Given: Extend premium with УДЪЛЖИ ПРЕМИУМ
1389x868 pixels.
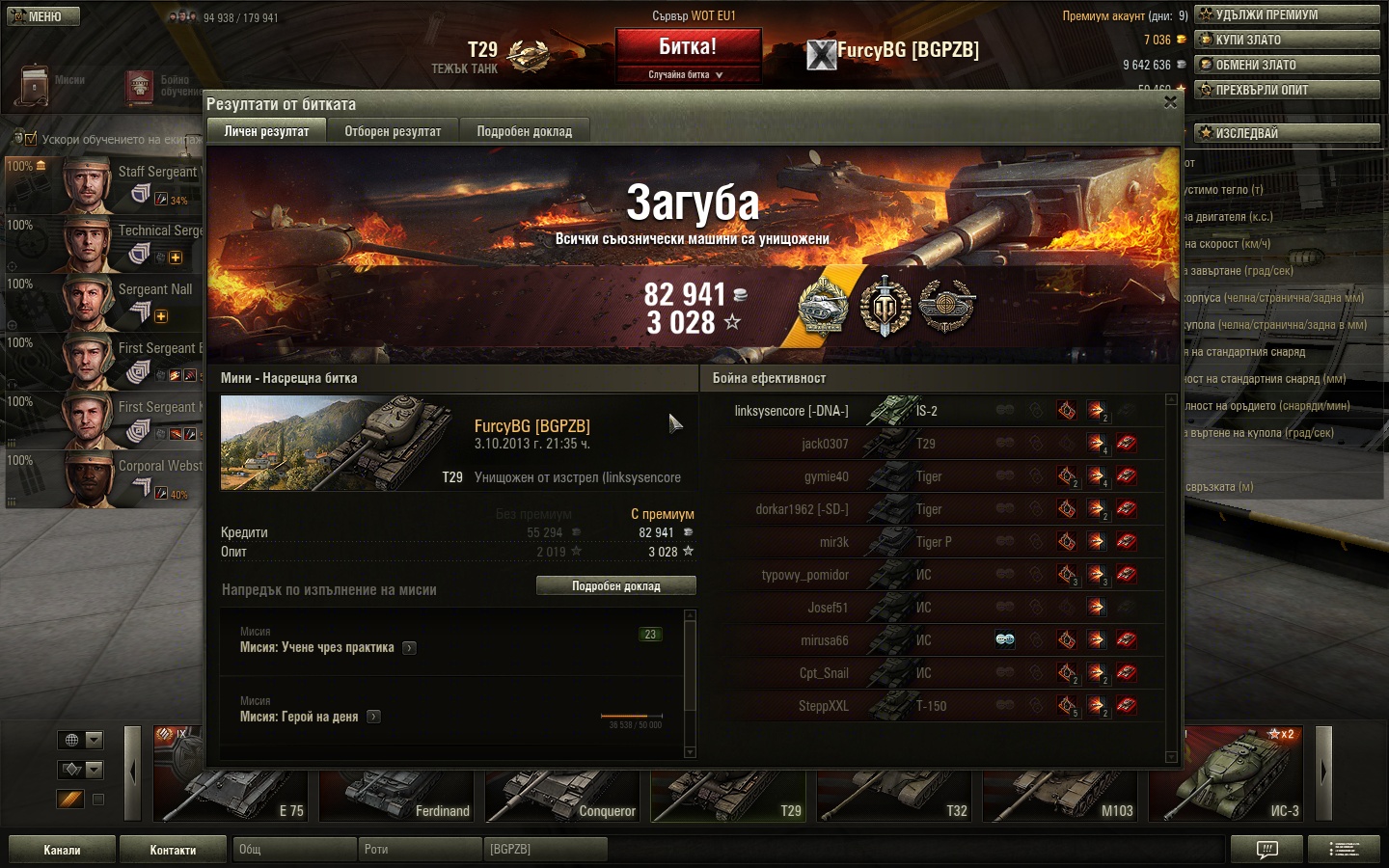Looking at the screenshot, I should click(1286, 14).
